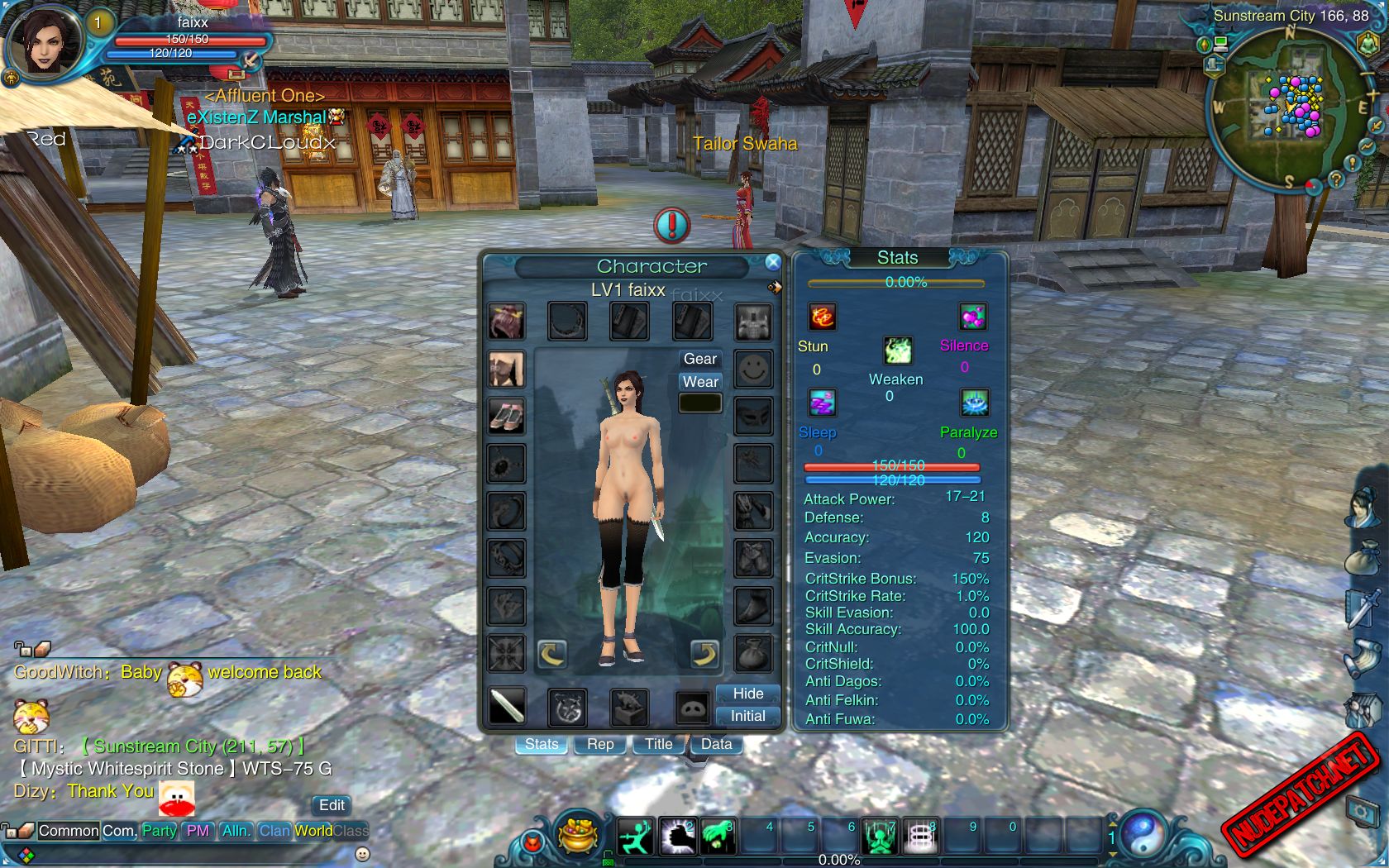The height and width of the screenshot is (868, 1389).
Task: Click the Gear button in character preview
Action: coord(699,359)
